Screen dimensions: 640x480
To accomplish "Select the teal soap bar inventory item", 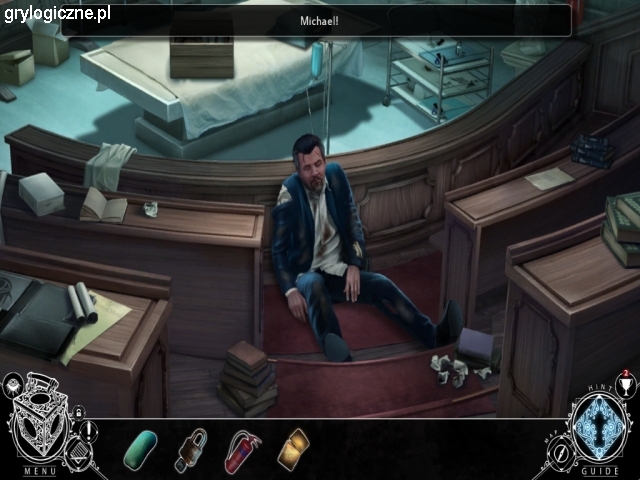I will pyautogui.click(x=139, y=448).
